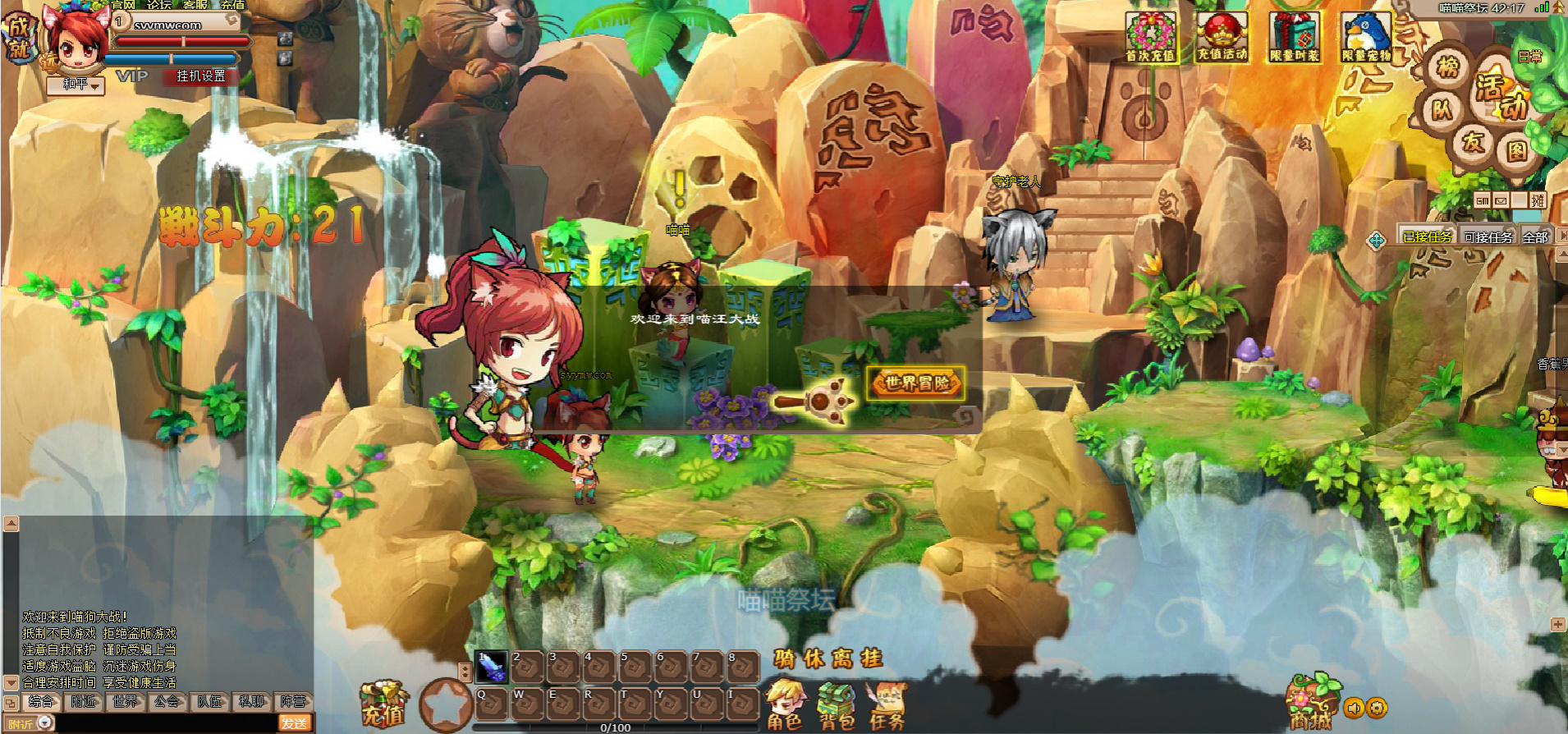This screenshot has width=1568, height=734.
Task: Select the blue crystal skill in slot 1
Action: coord(493,667)
